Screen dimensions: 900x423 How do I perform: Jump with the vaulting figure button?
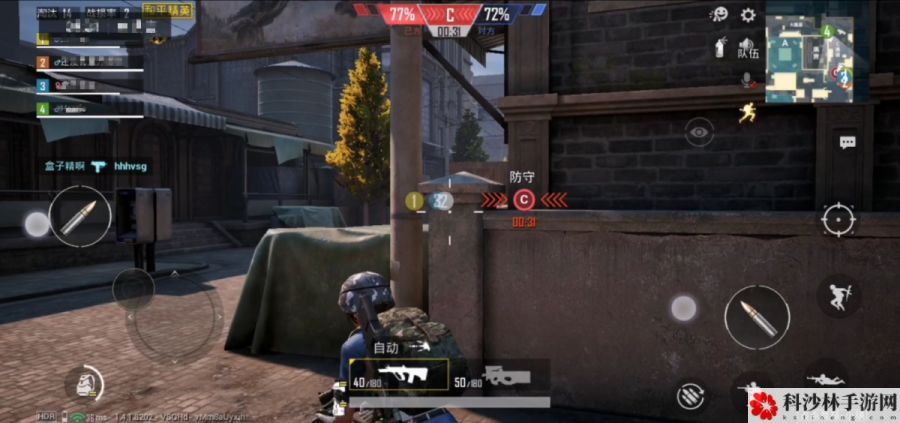pos(838,294)
